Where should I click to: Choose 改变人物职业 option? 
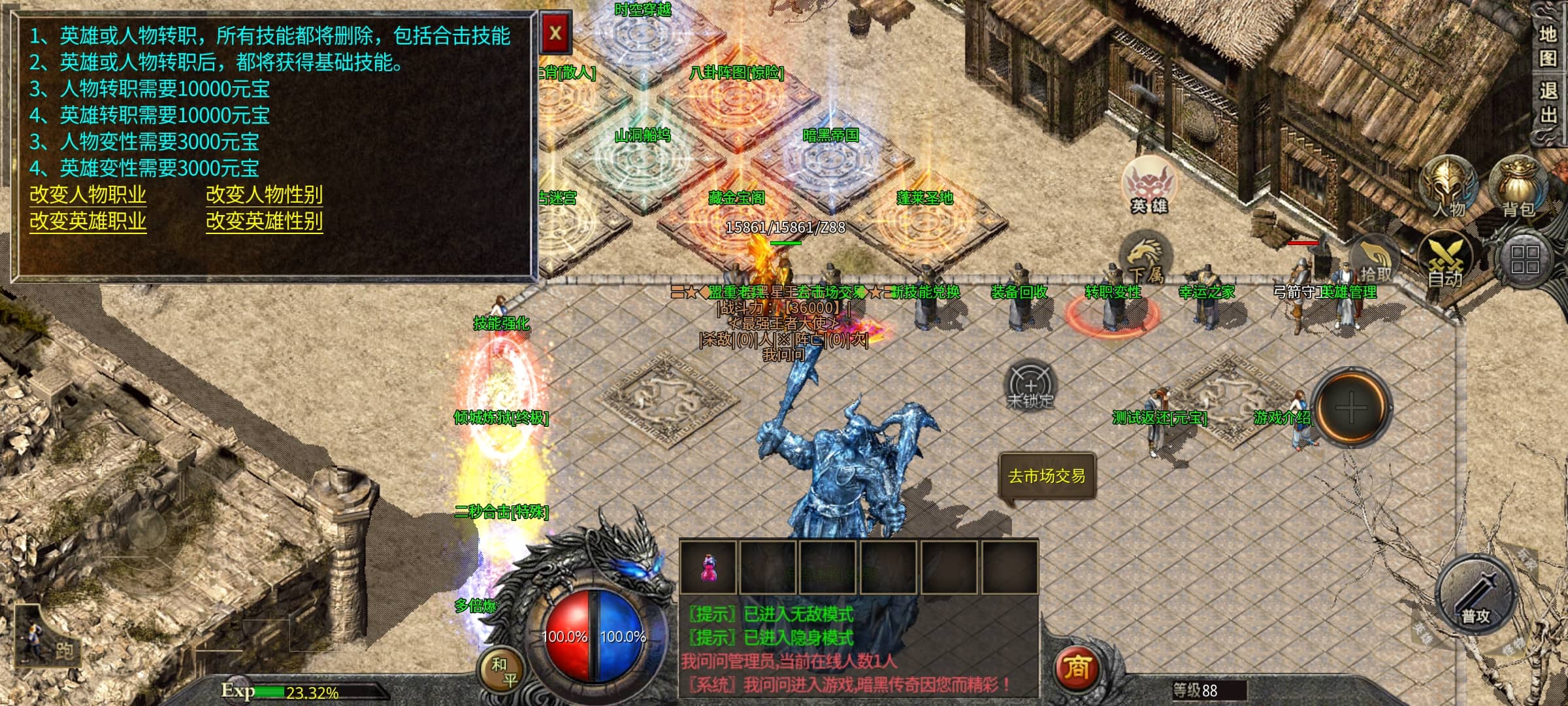[88, 195]
